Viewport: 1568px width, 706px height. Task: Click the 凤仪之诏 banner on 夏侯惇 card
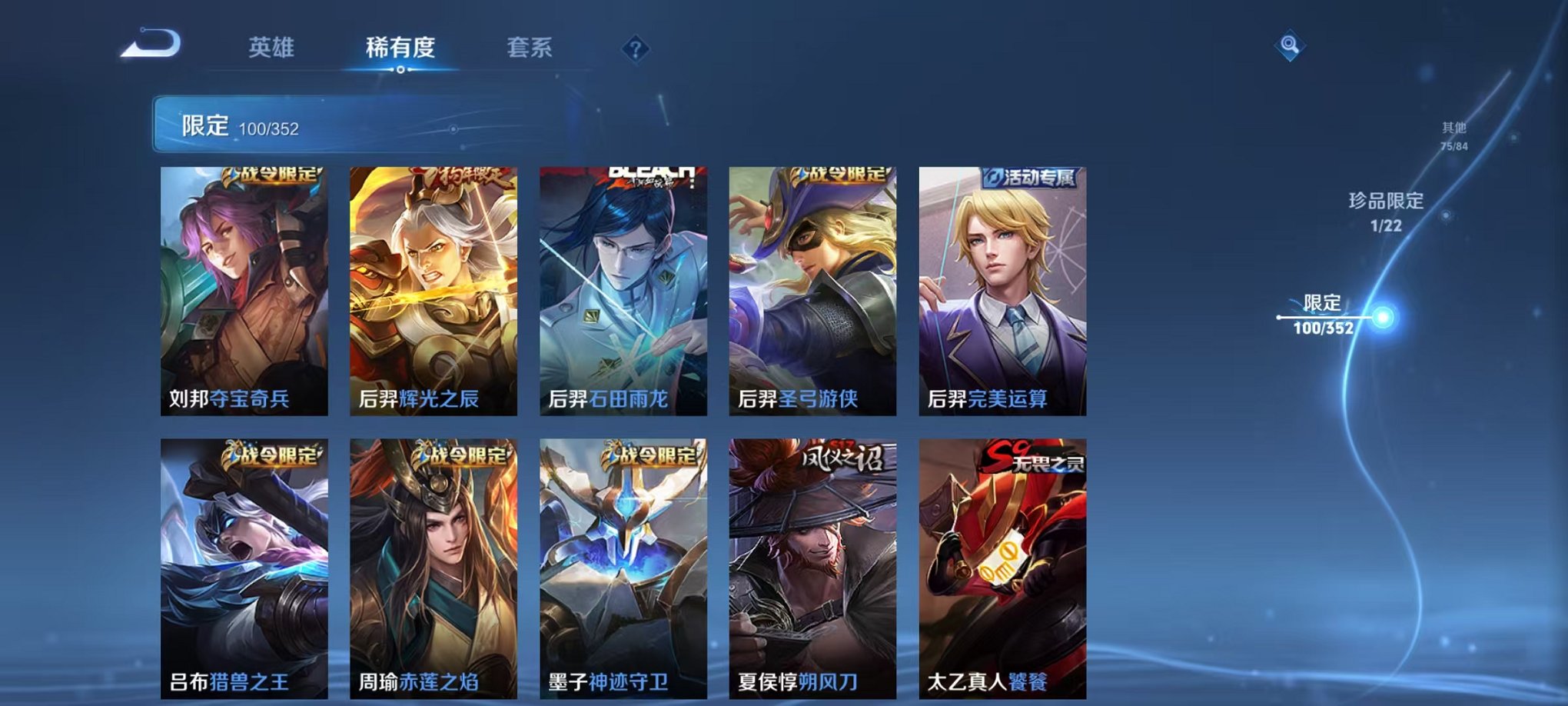pos(840,458)
